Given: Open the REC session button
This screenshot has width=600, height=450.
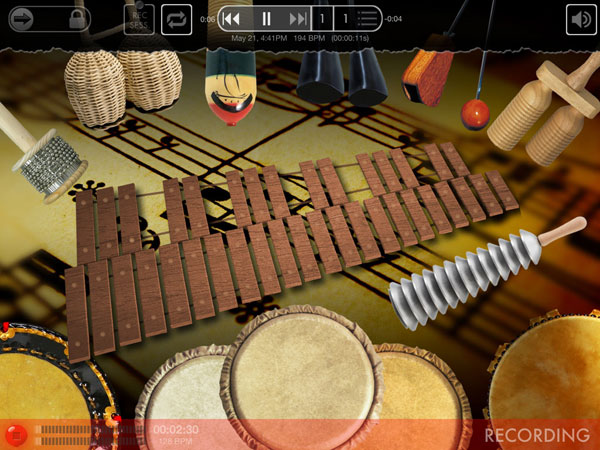Looking at the screenshot, I should click(139, 18).
